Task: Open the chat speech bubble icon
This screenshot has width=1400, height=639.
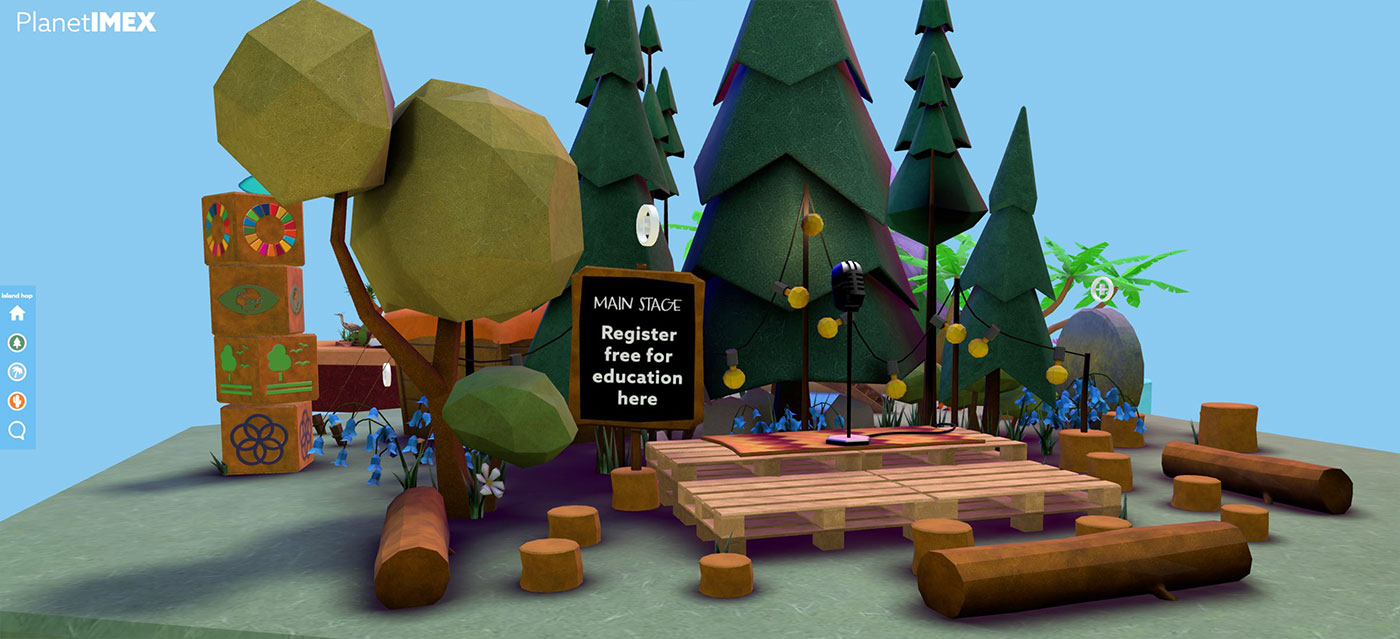Action: 17,431
